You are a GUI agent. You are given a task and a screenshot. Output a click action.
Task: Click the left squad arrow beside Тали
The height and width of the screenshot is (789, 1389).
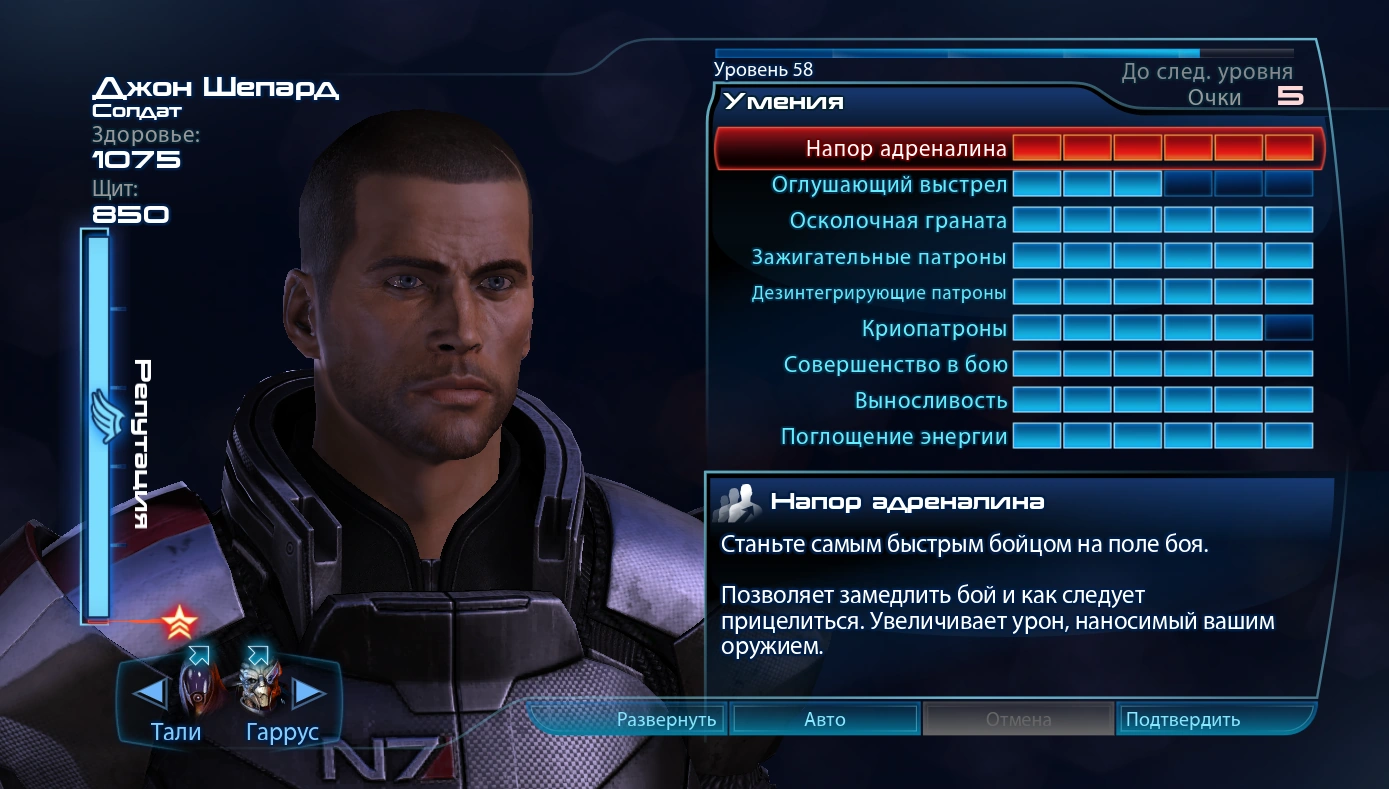(150, 692)
